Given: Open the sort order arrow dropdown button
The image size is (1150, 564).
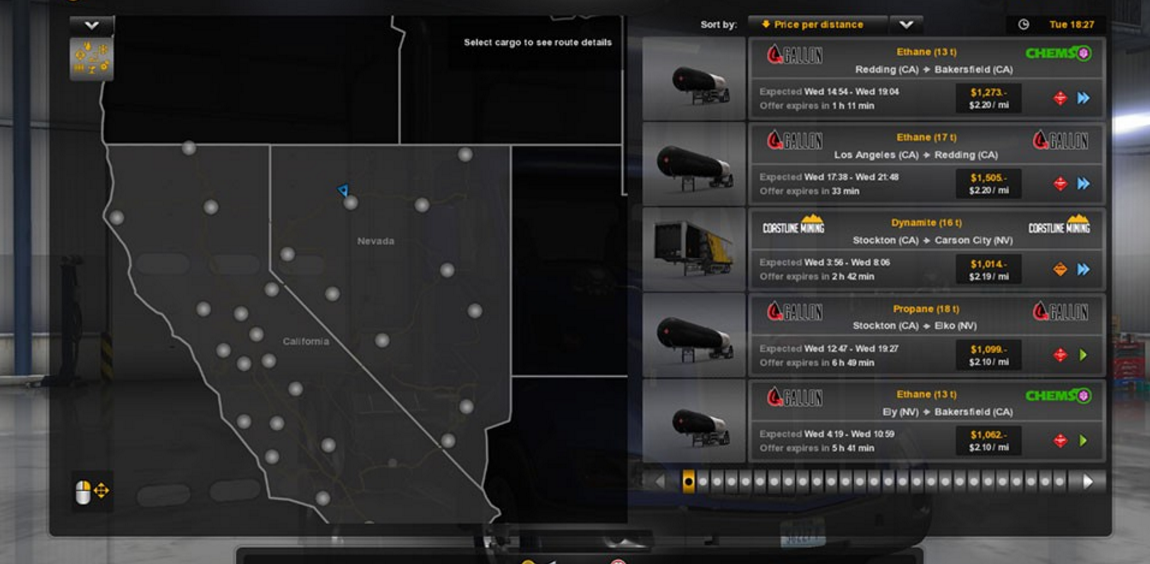Looking at the screenshot, I should (x=906, y=25).
